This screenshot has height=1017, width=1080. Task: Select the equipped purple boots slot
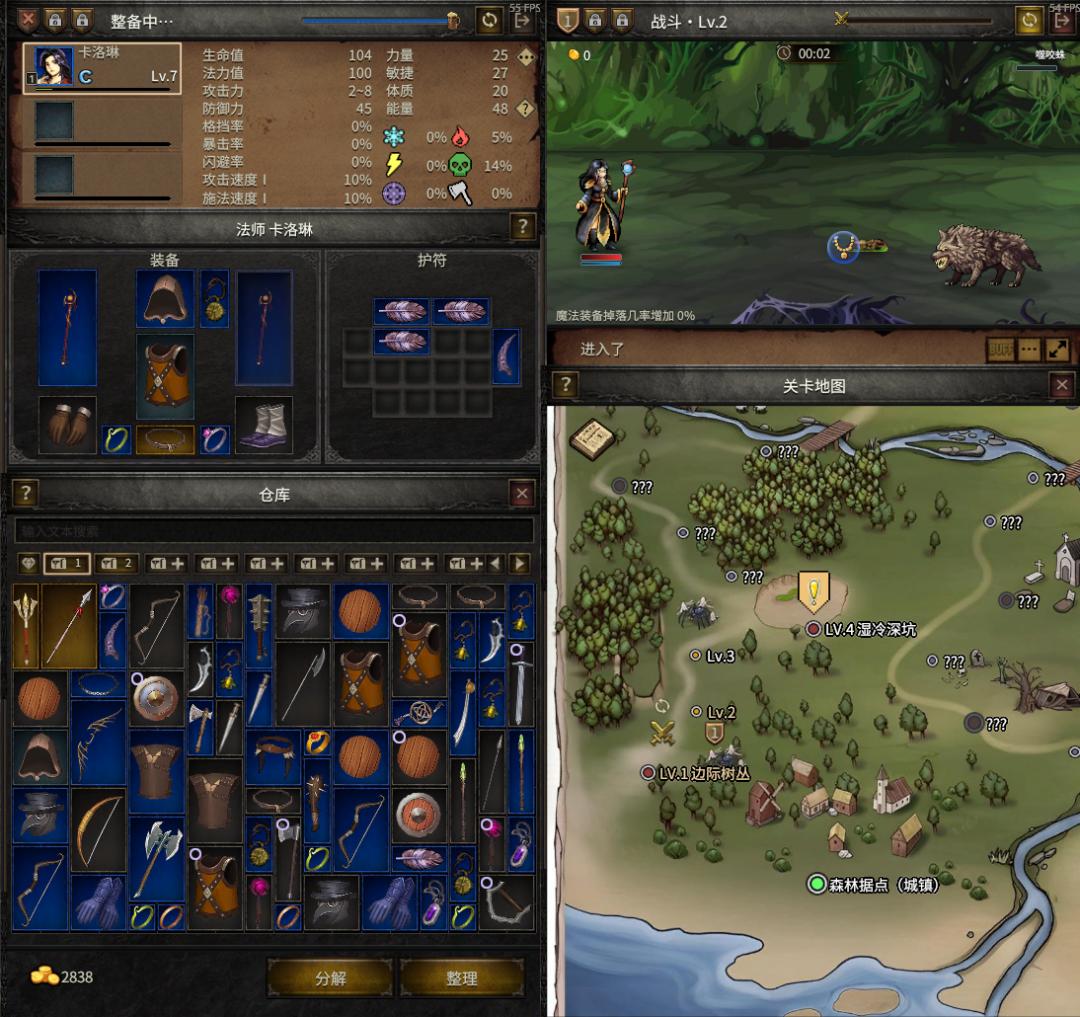pyautogui.click(x=264, y=424)
